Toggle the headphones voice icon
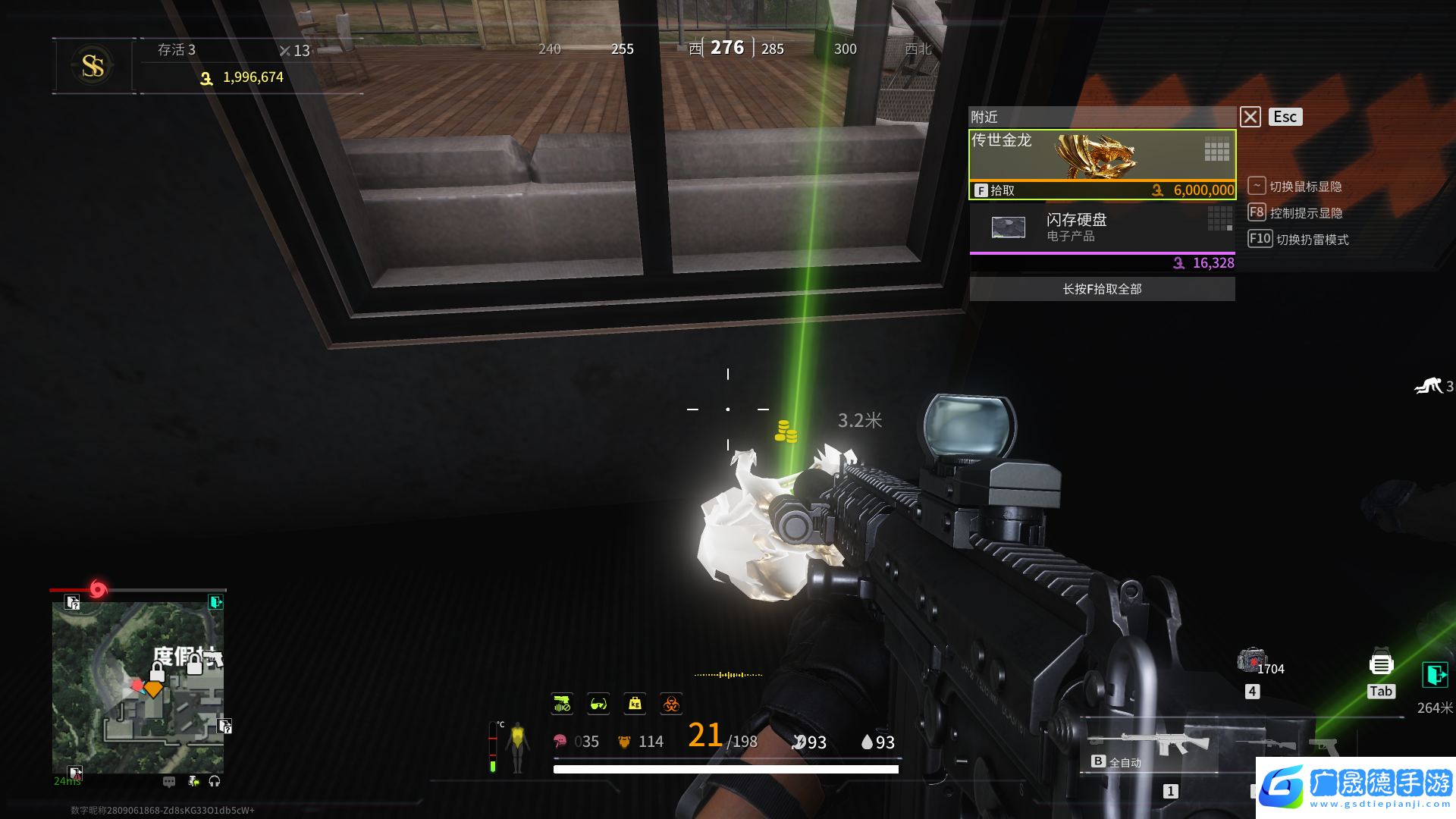The image size is (1456, 819). click(x=215, y=781)
